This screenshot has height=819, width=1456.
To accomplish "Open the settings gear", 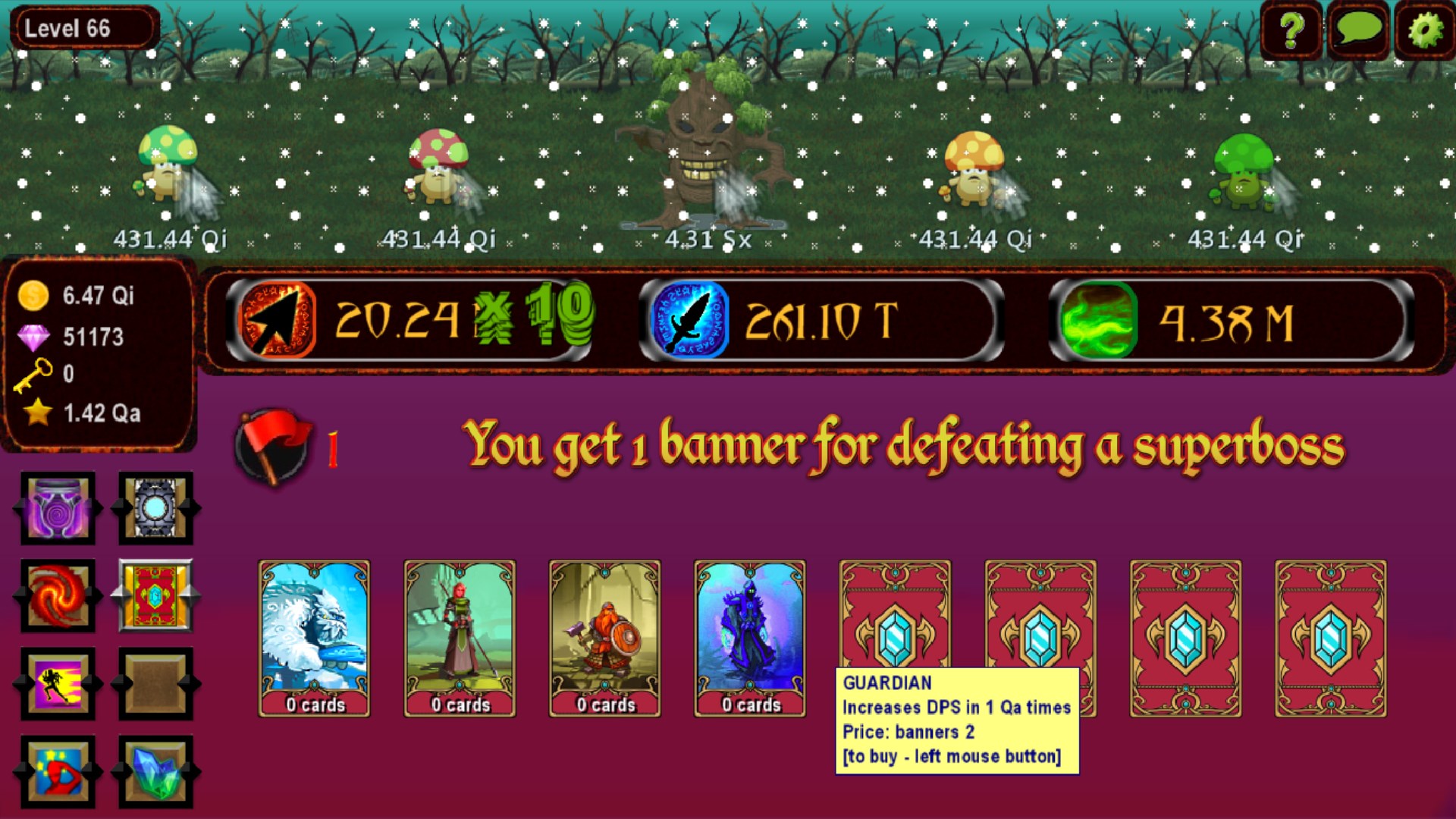I will pos(1426,31).
